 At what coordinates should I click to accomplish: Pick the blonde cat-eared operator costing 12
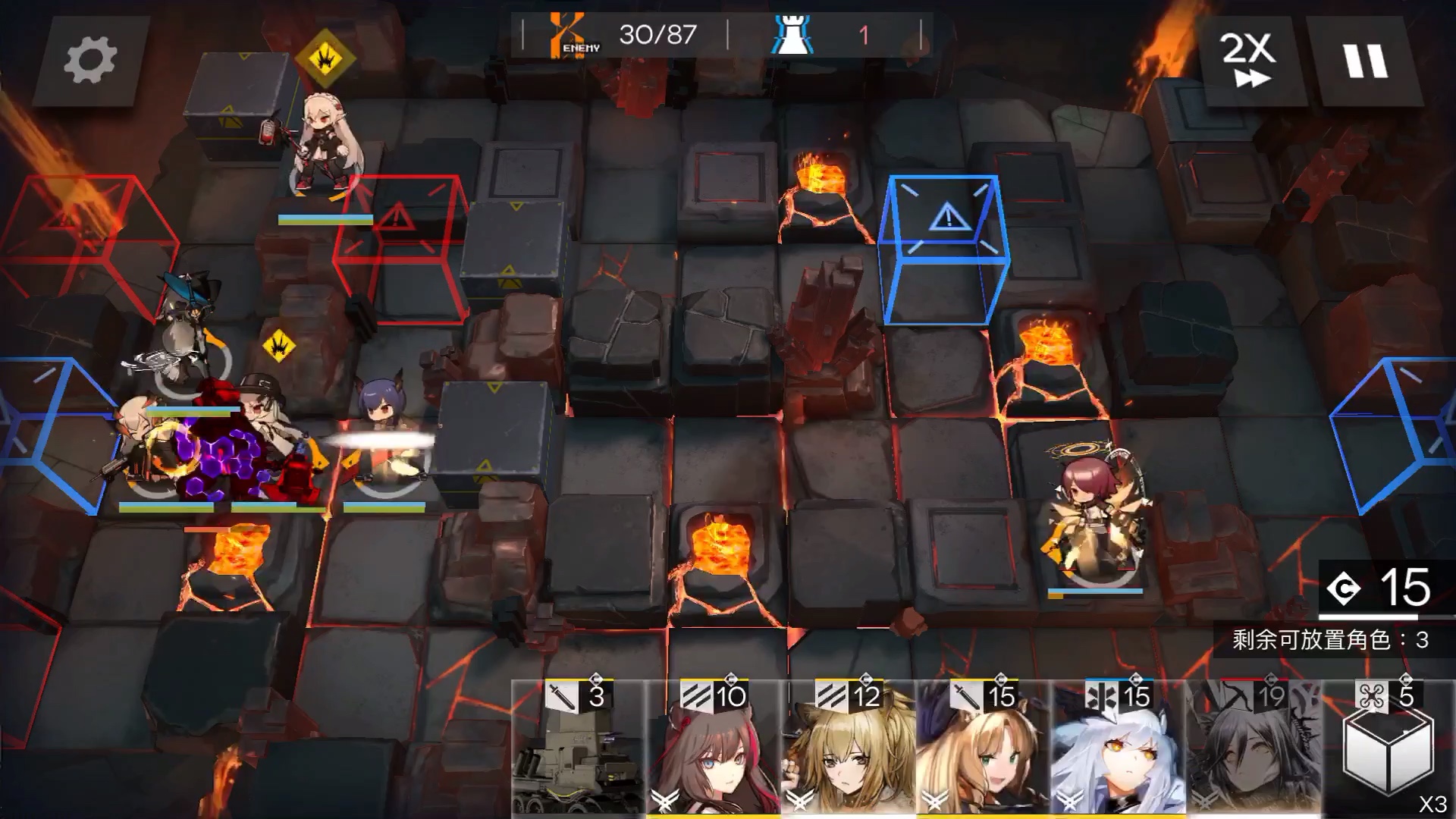(848, 747)
